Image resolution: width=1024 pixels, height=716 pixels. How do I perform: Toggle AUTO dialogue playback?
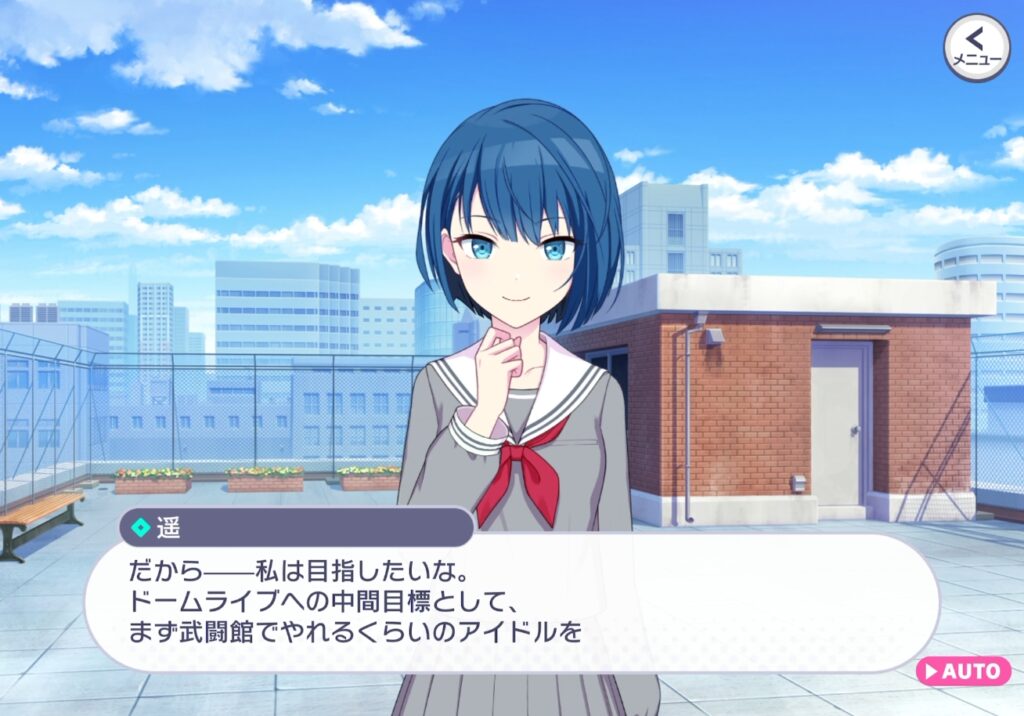tap(963, 670)
